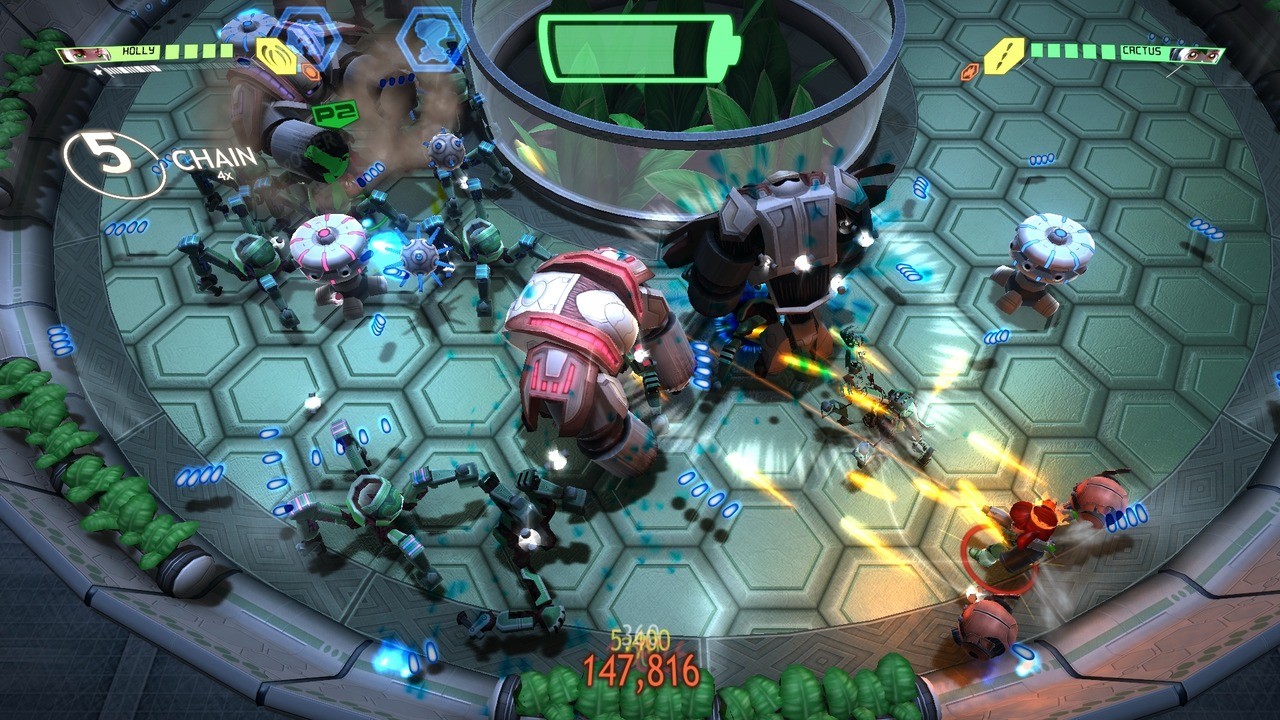Click Cactus's yellow lightning weapon icon
Screen dimensions: 1280x720
click(1003, 55)
